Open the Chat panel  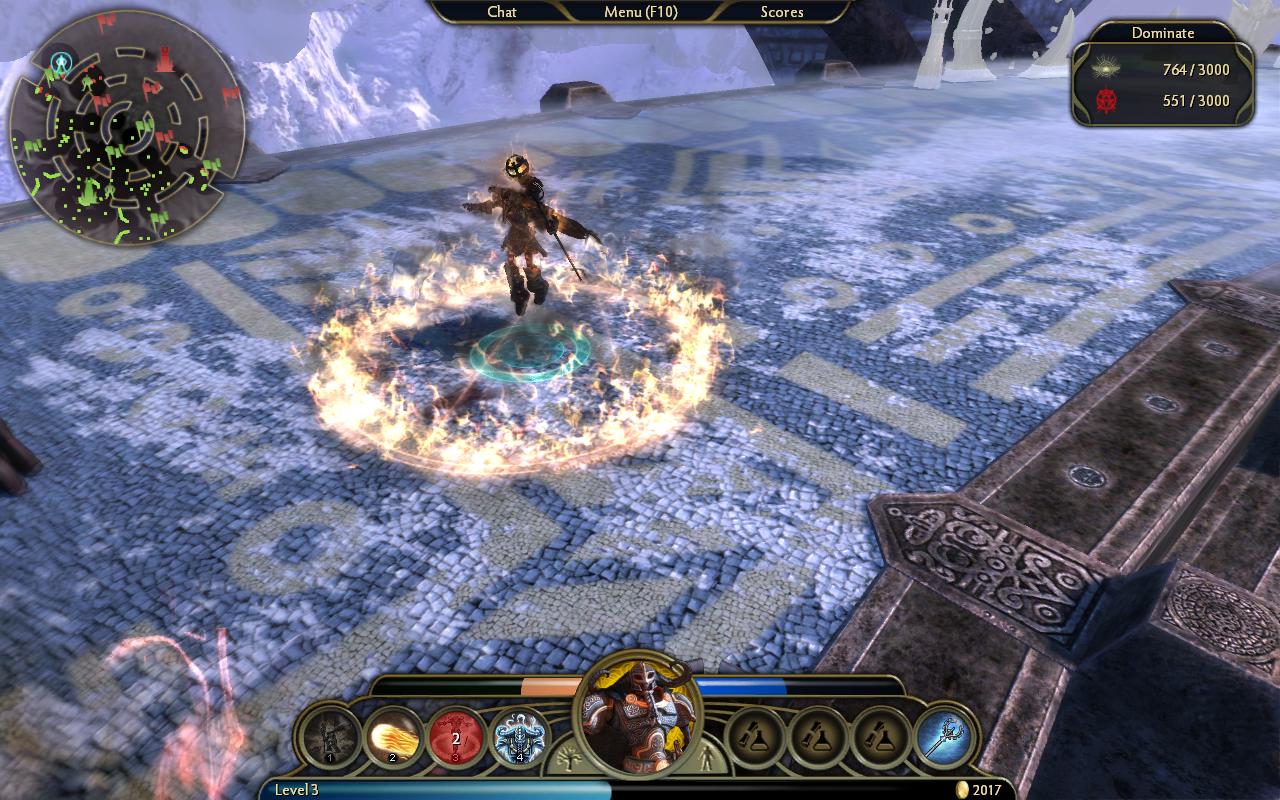point(502,12)
